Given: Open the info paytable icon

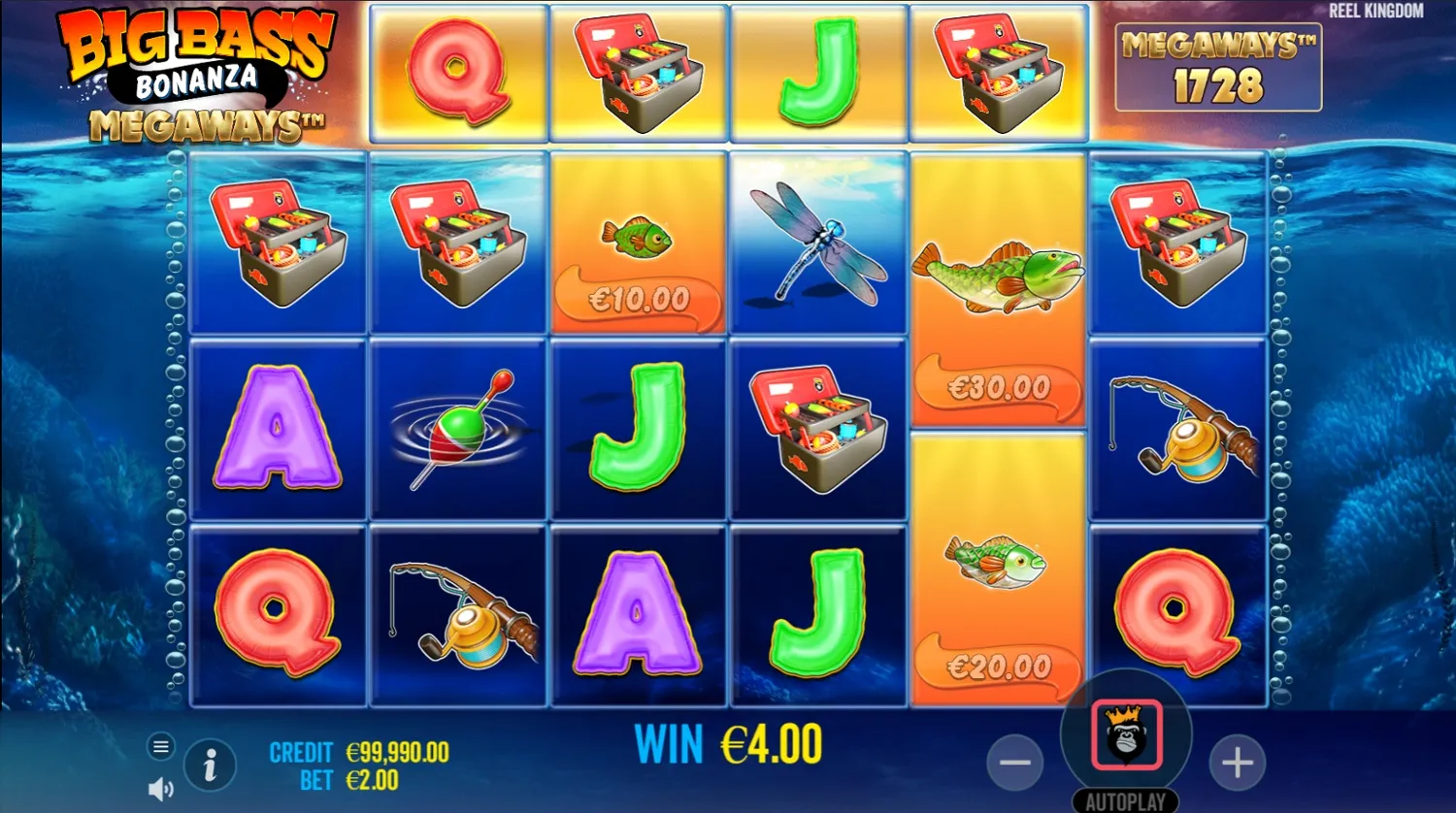Looking at the screenshot, I should [x=210, y=764].
